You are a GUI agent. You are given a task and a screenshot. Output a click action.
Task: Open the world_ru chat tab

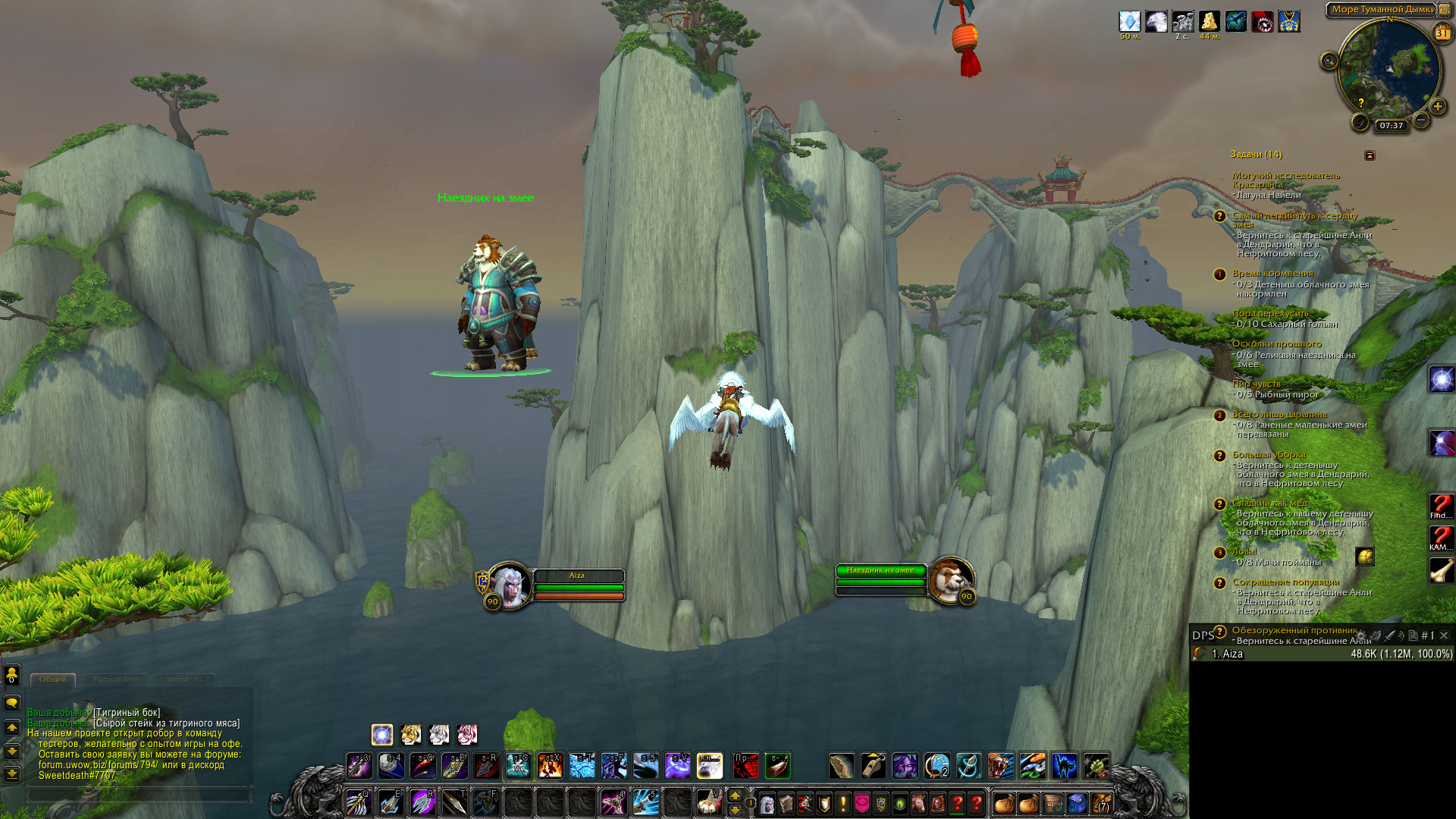click(x=184, y=679)
